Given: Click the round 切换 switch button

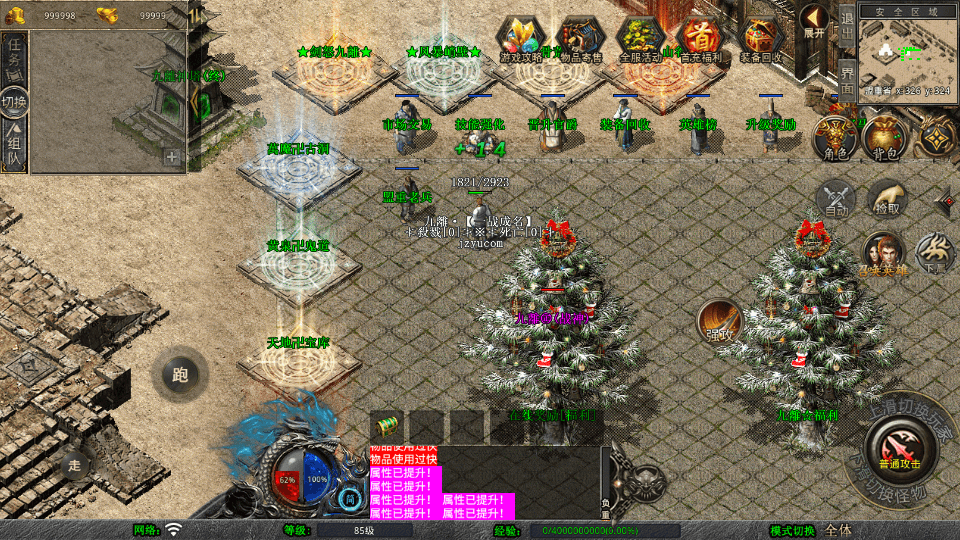Looking at the screenshot, I should coord(14,103).
